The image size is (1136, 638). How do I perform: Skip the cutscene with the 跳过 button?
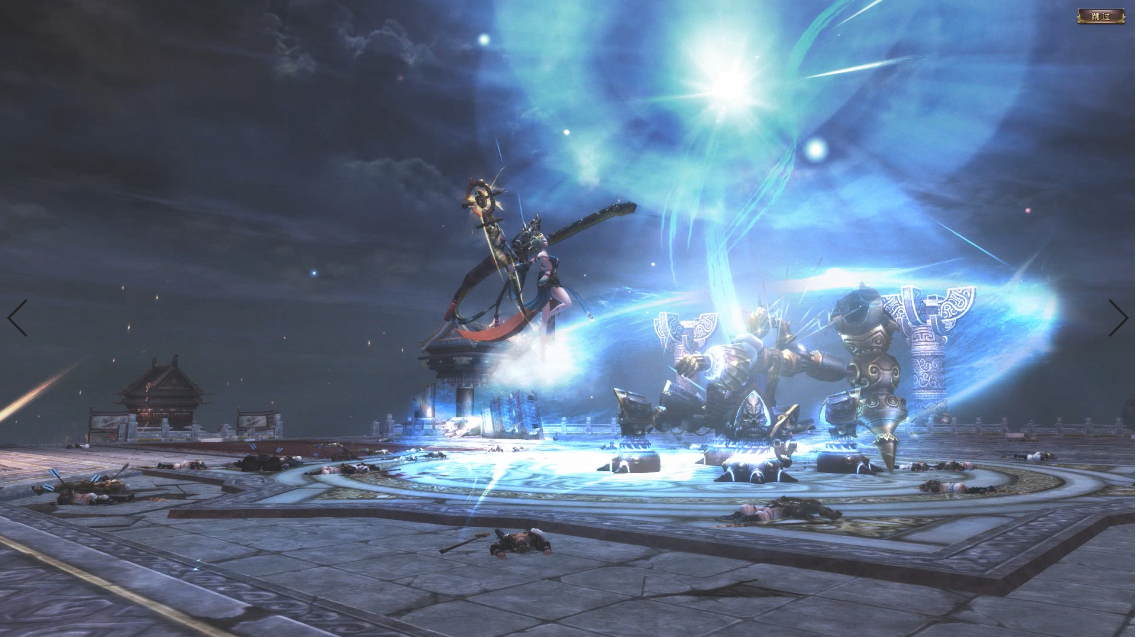[1100, 15]
